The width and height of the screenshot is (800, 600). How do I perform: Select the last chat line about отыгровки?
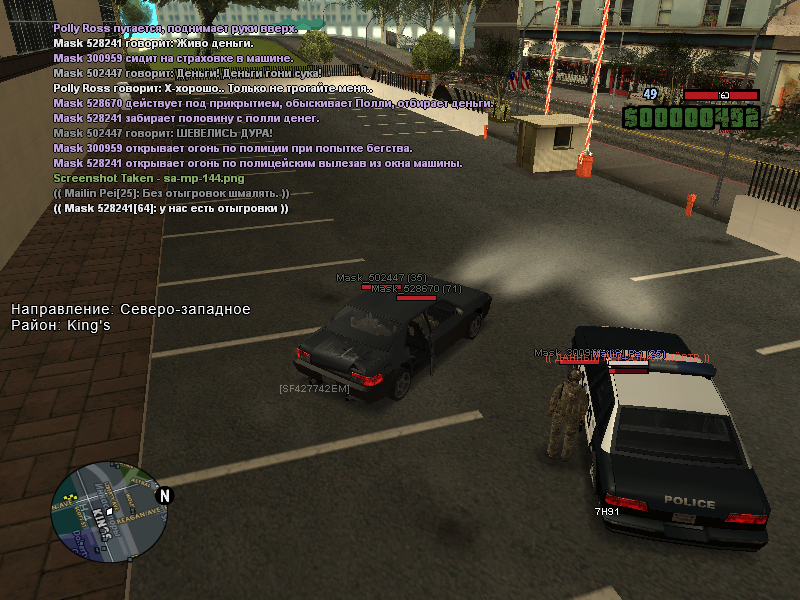[171, 208]
